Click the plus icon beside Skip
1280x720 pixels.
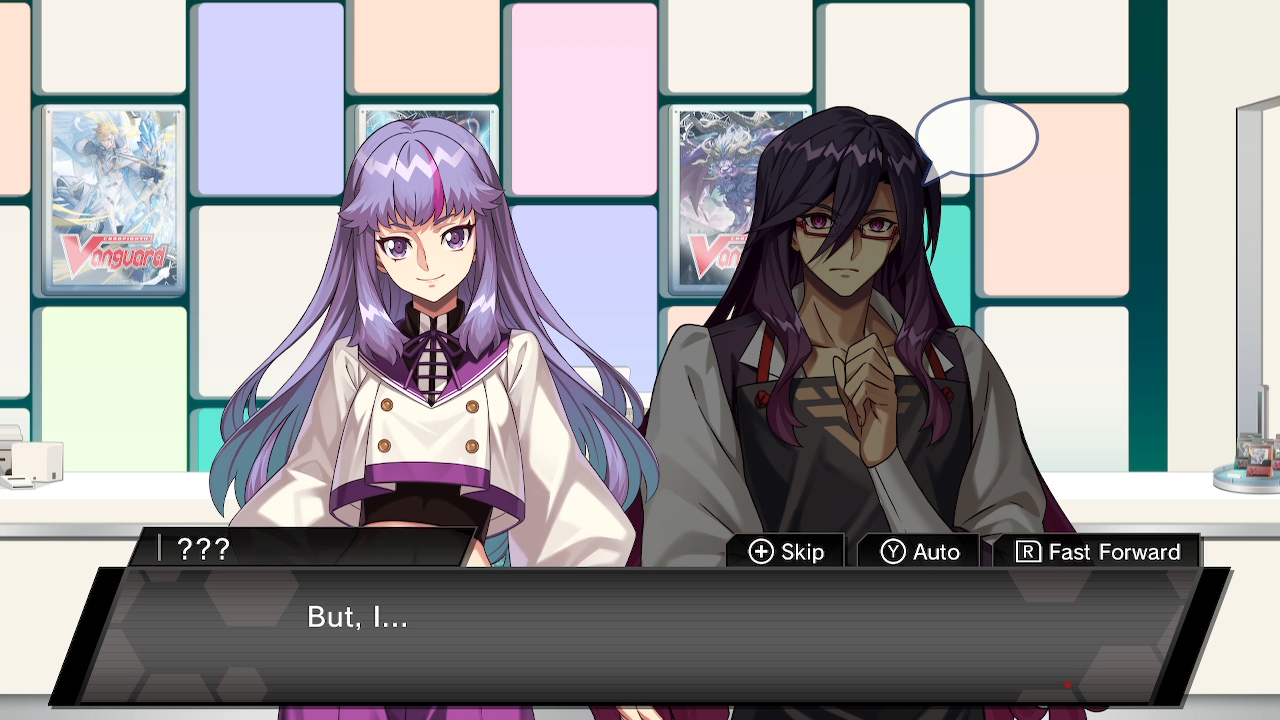(x=760, y=551)
